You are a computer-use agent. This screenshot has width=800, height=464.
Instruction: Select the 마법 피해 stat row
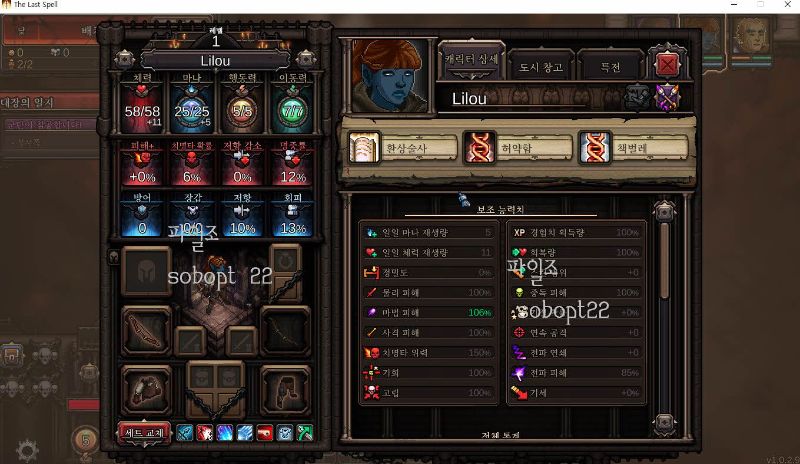(428, 312)
